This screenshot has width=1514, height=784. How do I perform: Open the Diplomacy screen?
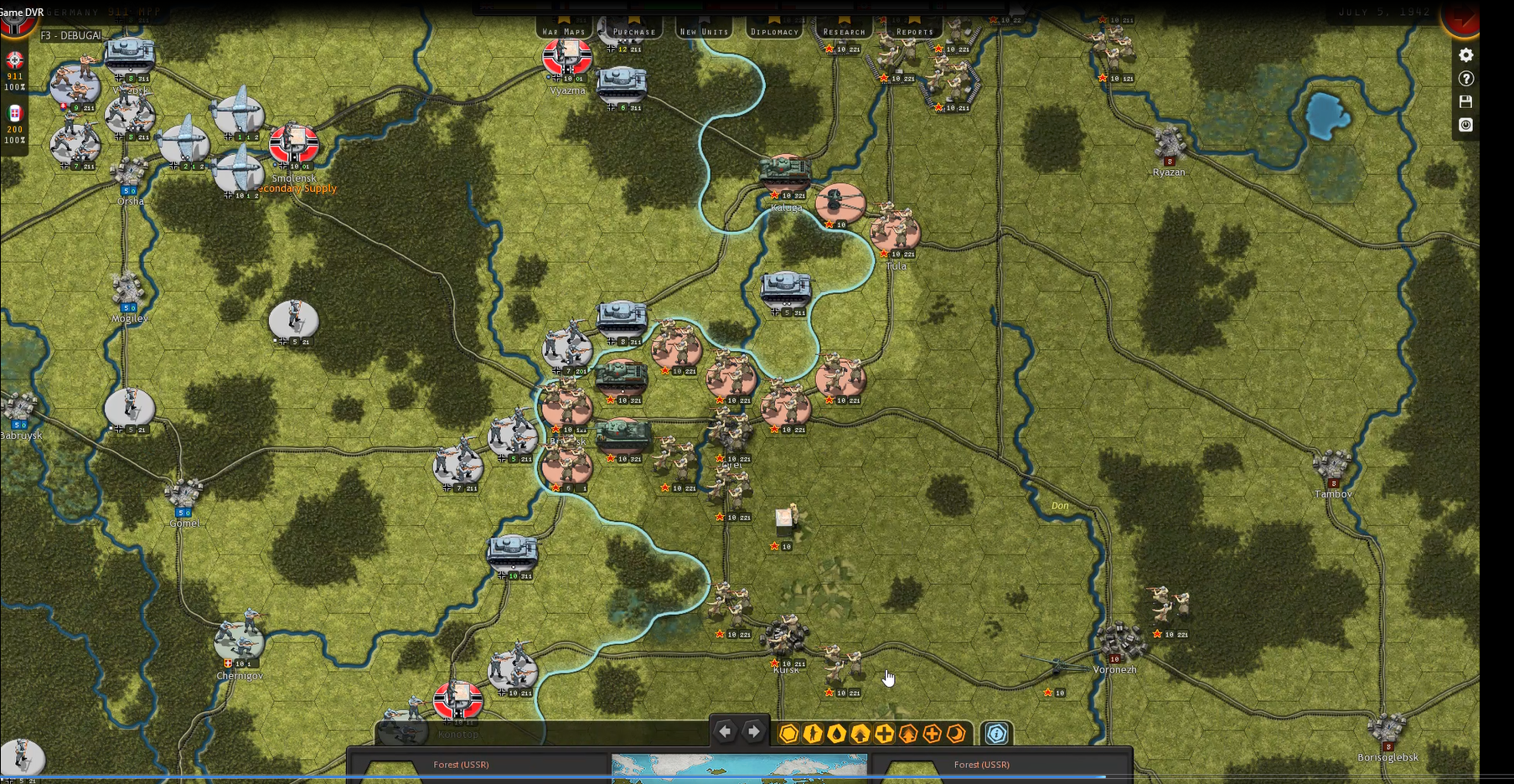[774, 31]
